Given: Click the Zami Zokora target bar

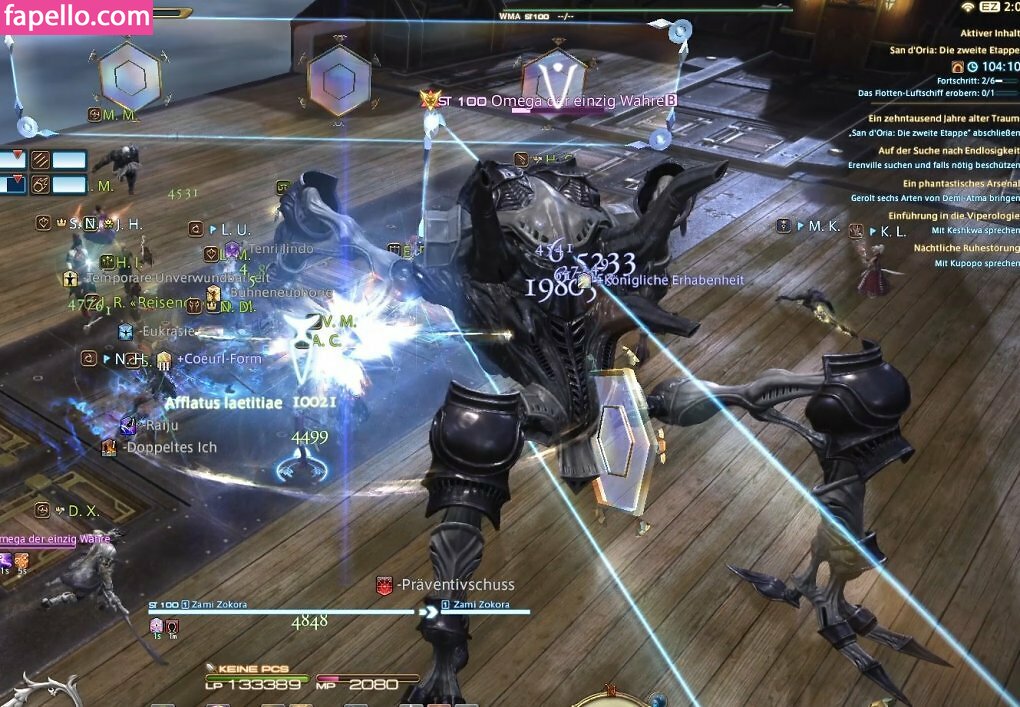Looking at the screenshot, I should tap(282, 610).
